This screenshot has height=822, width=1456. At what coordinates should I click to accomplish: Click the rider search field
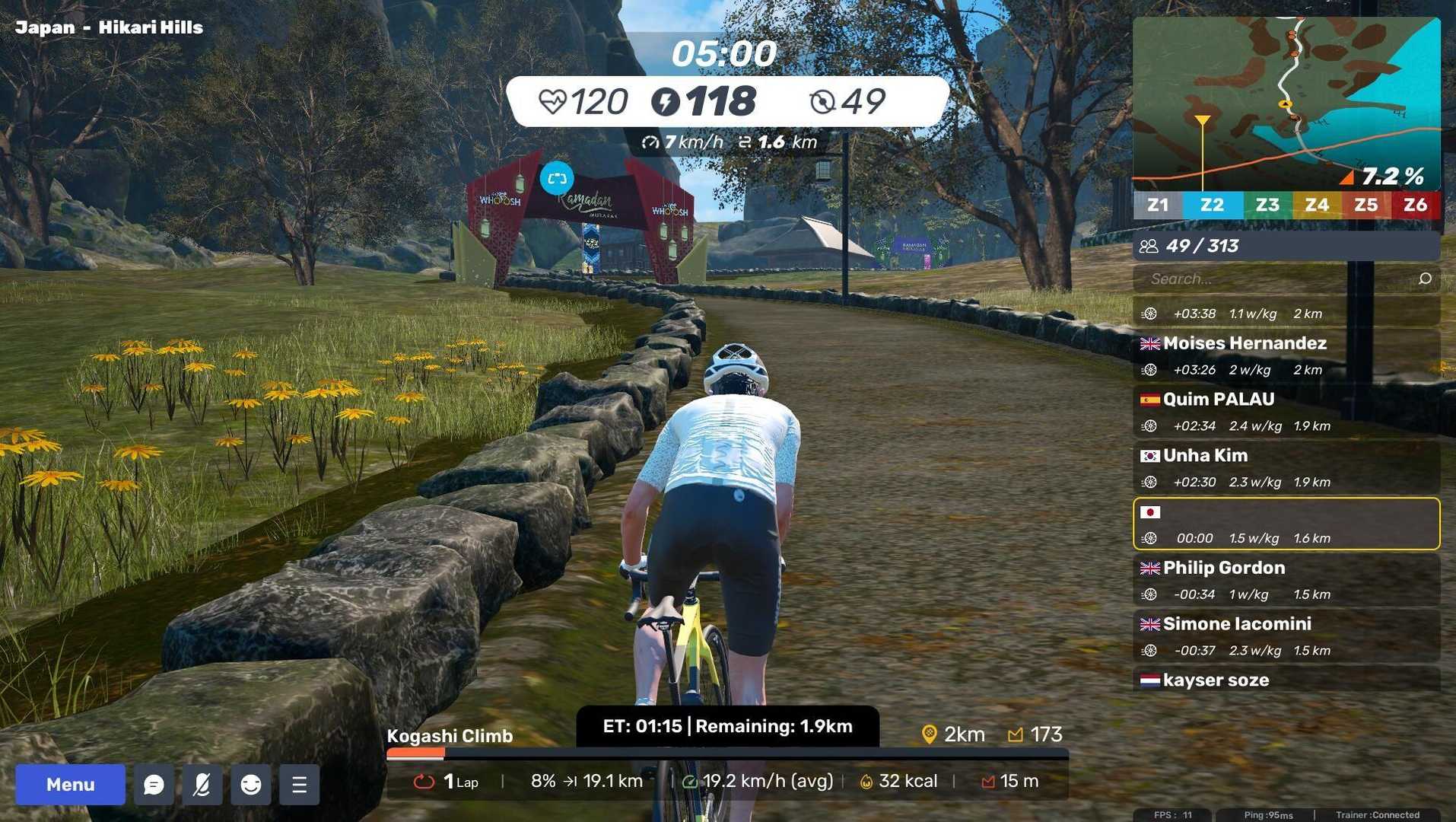[1278, 279]
